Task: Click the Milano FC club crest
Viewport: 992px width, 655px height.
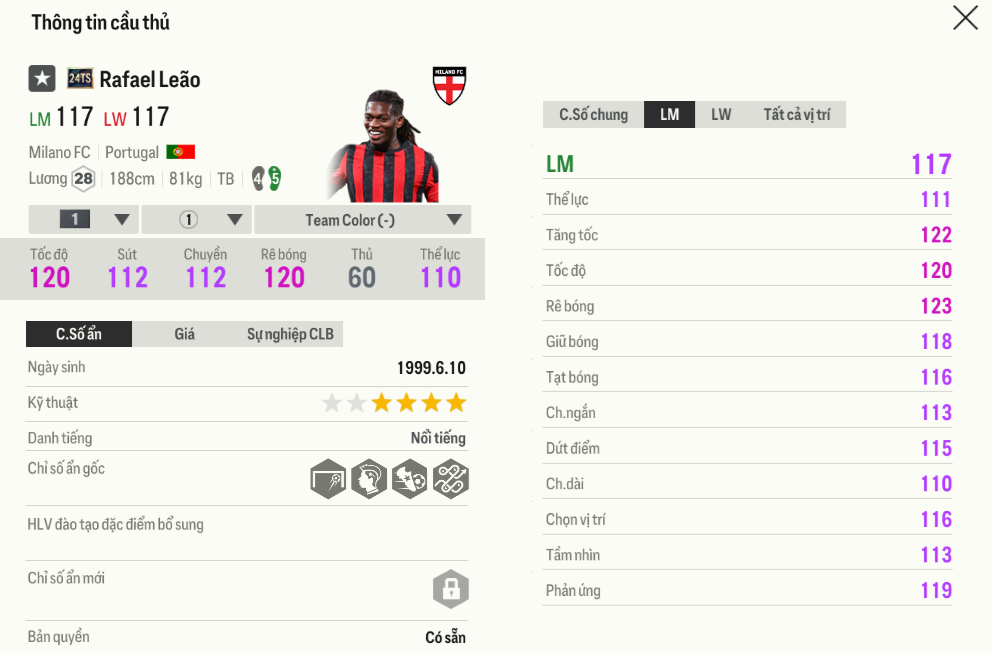Action: point(449,86)
